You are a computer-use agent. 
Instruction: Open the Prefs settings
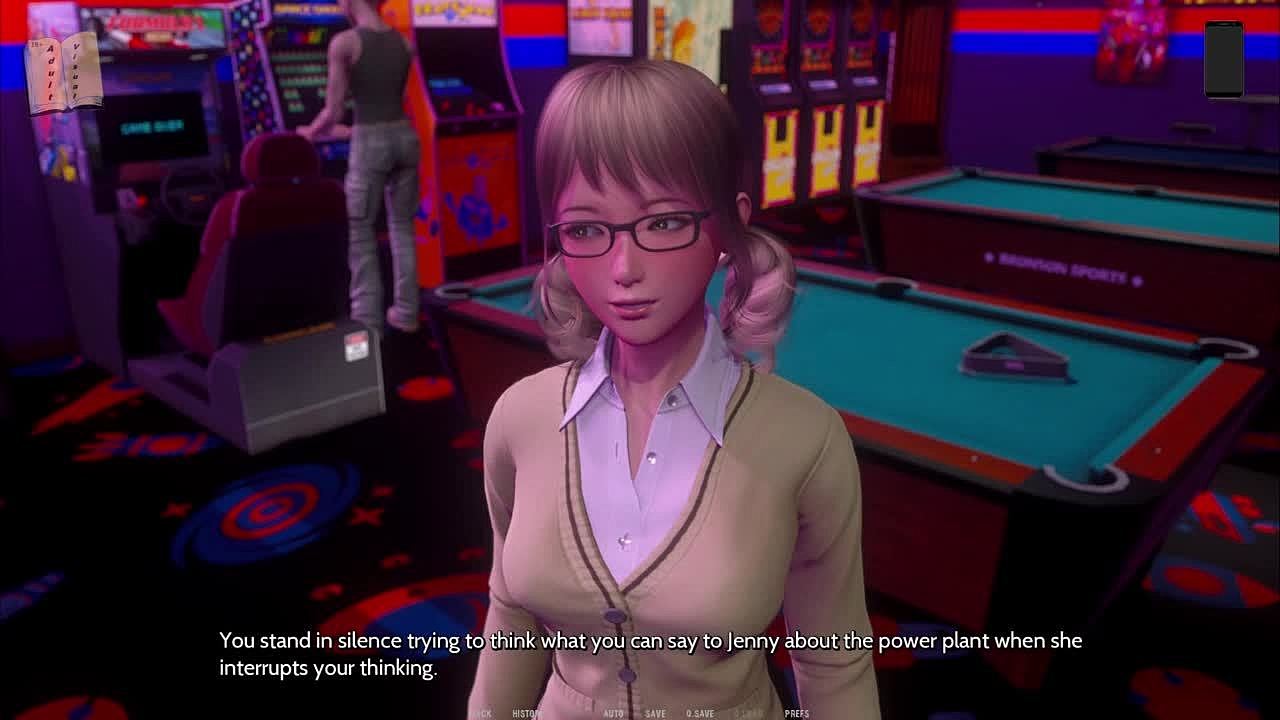pyautogui.click(x=797, y=714)
